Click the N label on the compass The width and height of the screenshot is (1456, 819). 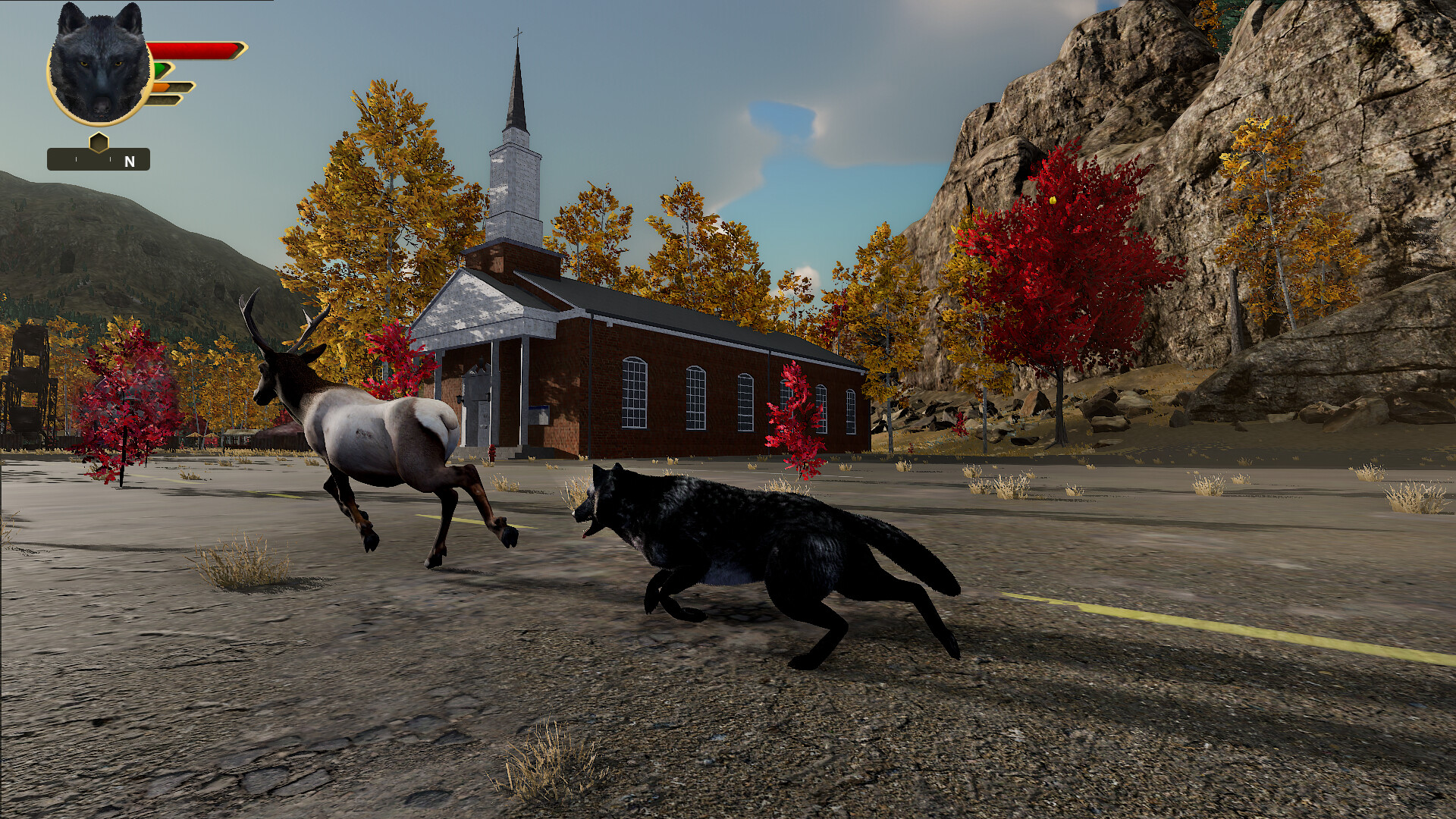tap(129, 161)
